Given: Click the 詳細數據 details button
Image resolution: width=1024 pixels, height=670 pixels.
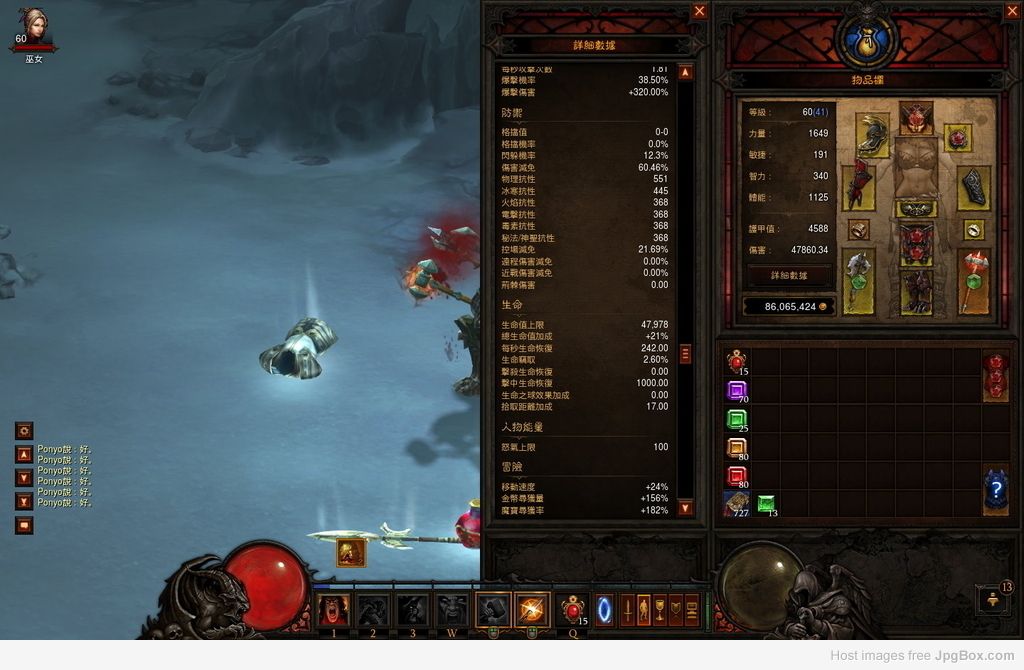Looking at the screenshot, I should pyautogui.click(x=788, y=275).
